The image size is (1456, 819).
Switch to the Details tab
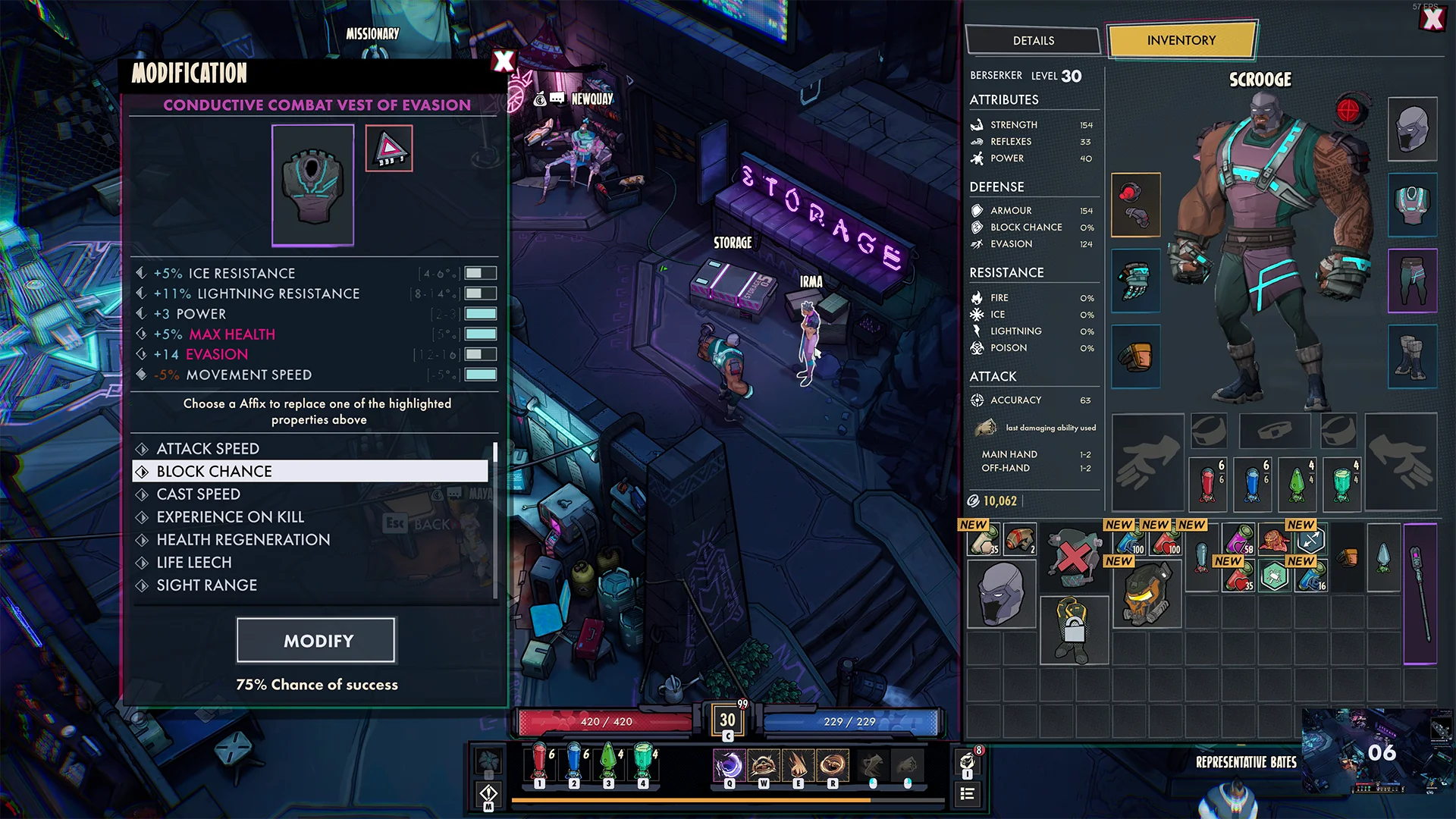tap(1033, 41)
